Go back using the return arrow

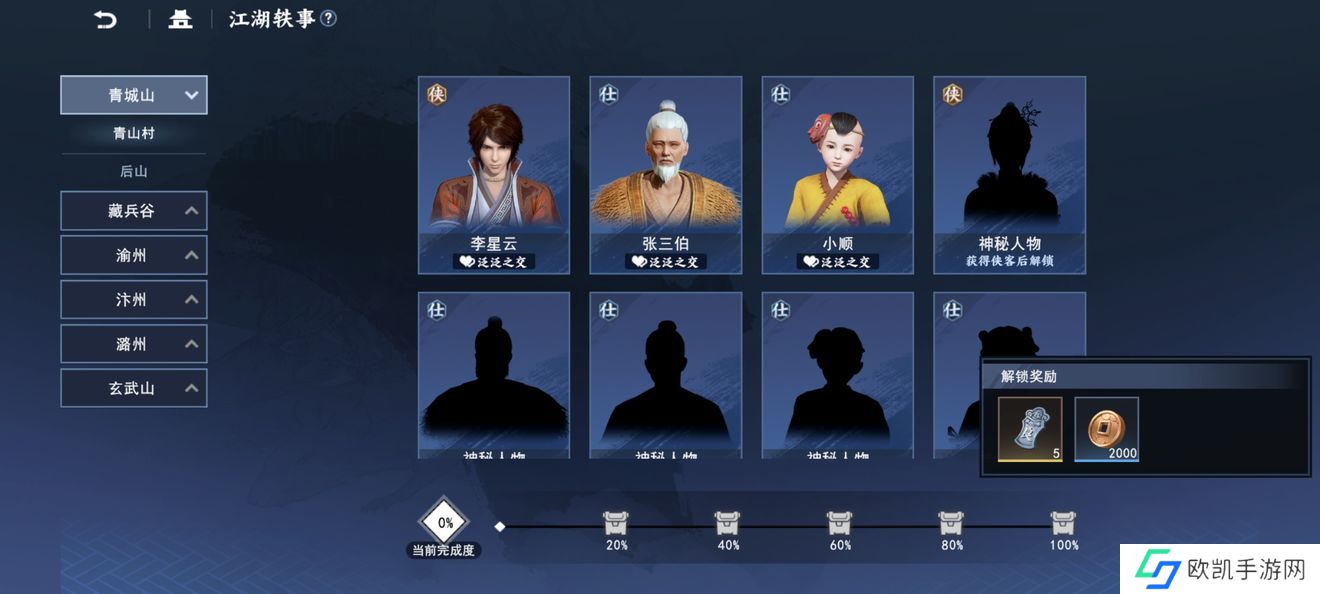(105, 19)
